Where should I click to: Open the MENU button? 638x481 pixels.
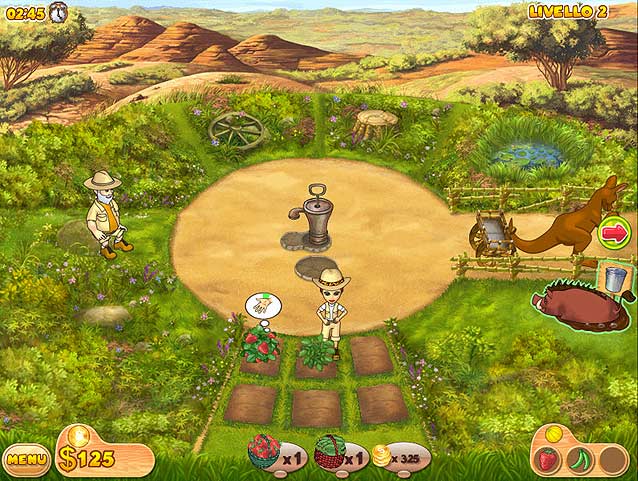pyautogui.click(x=27, y=460)
